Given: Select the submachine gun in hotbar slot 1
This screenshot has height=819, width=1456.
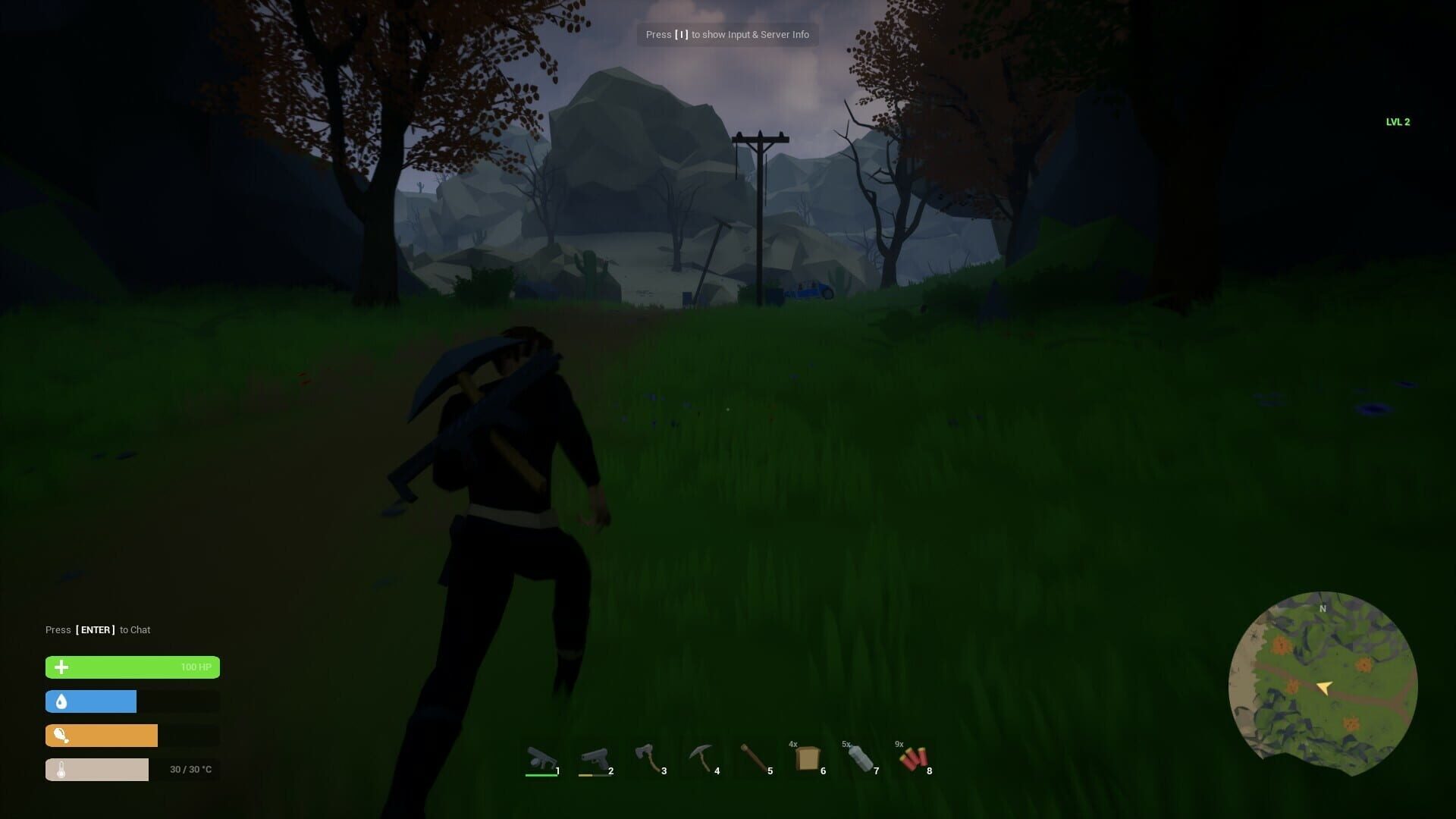Looking at the screenshot, I should pos(542,758).
